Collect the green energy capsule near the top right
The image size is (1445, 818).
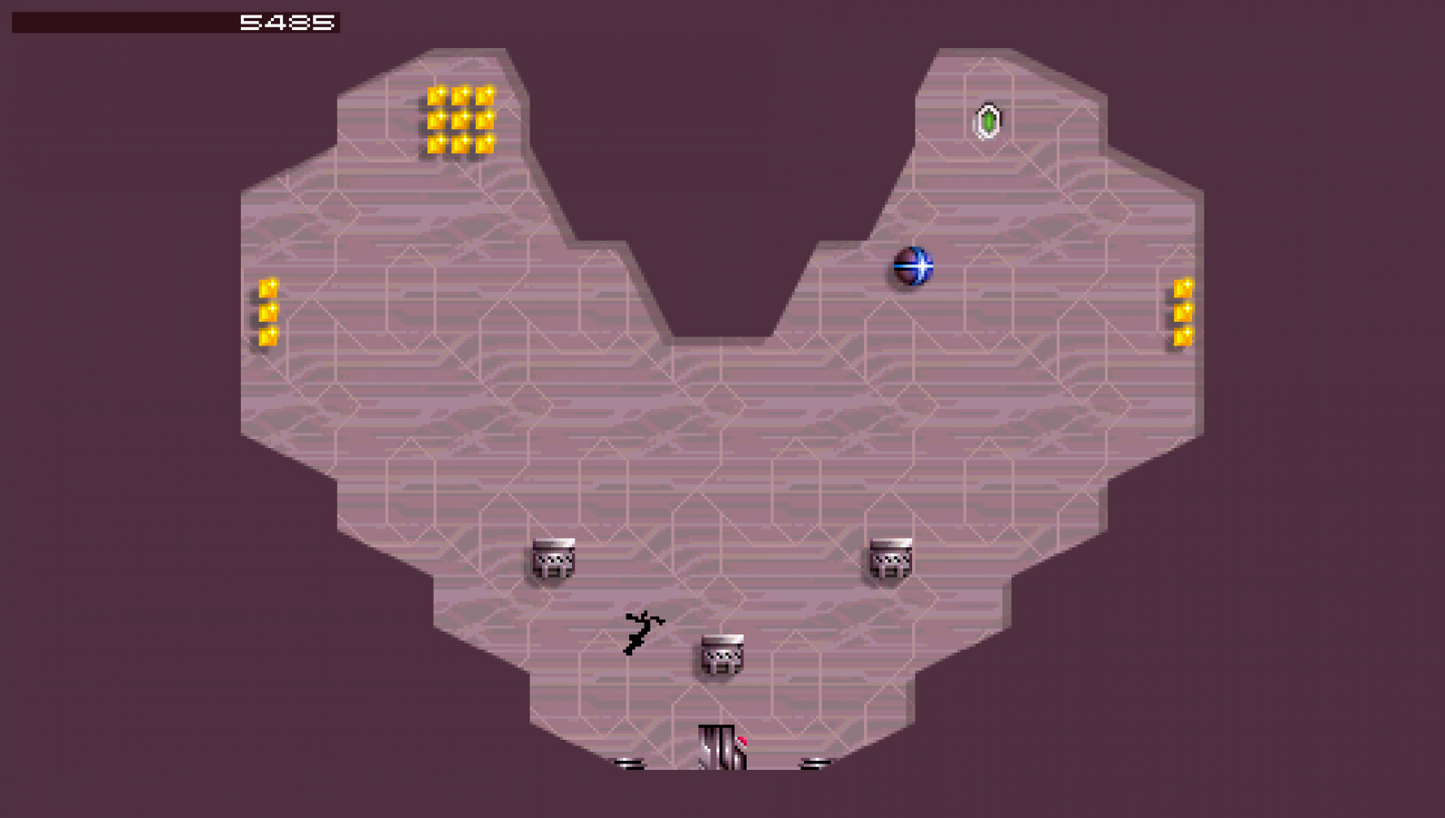point(988,121)
